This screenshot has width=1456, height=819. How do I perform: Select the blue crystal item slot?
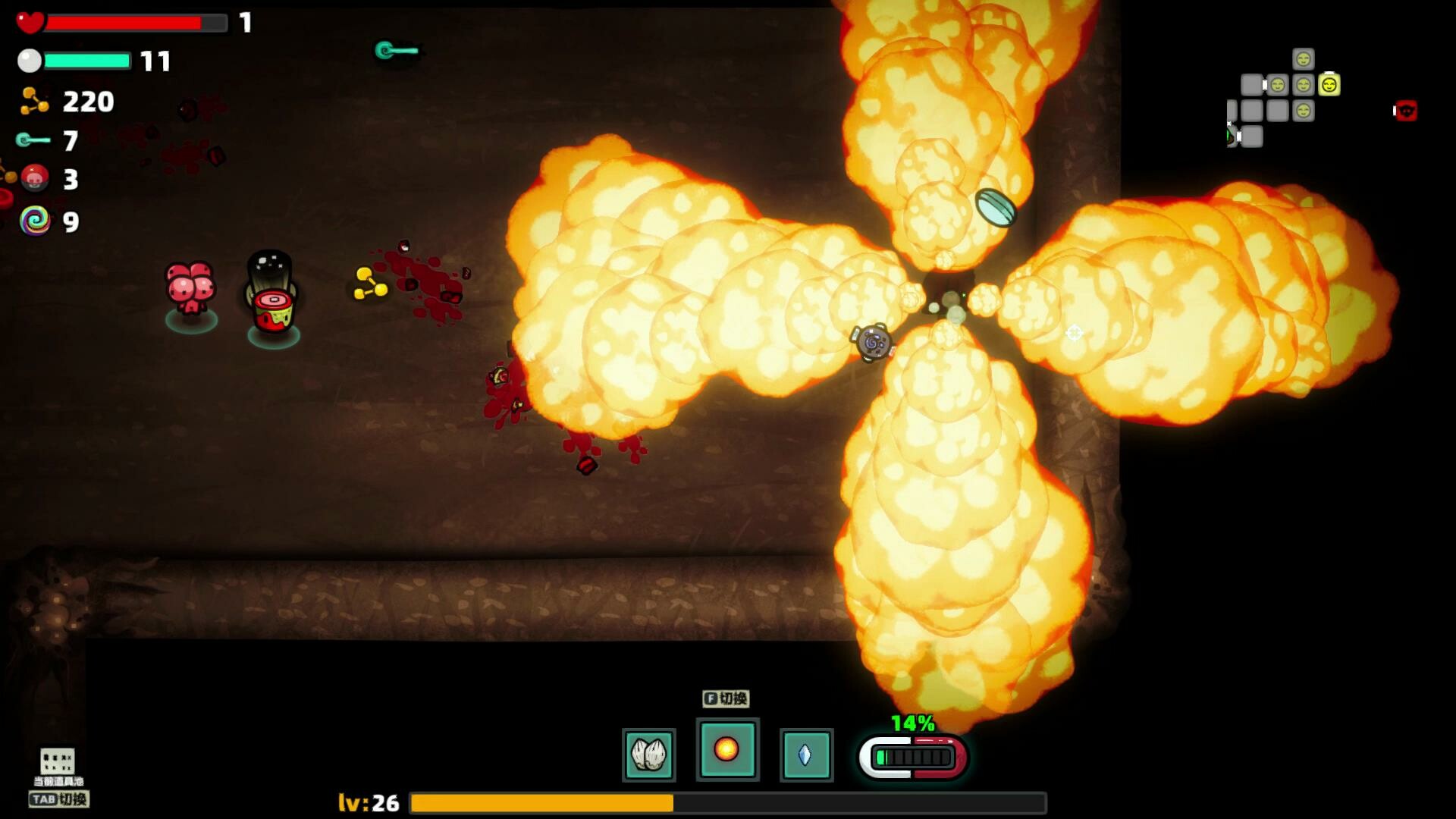(805, 755)
